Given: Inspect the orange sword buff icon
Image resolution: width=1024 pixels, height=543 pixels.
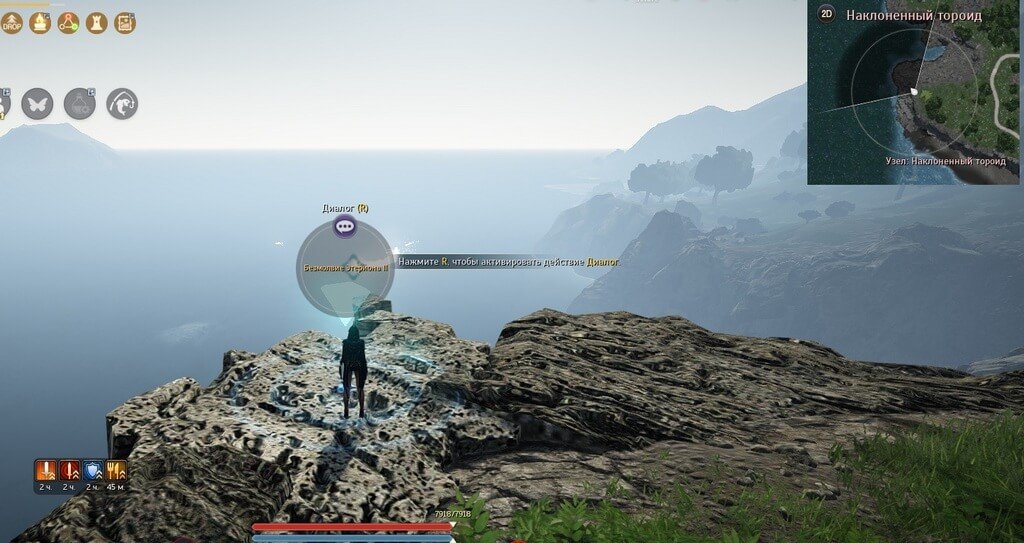Looking at the screenshot, I should [45, 470].
